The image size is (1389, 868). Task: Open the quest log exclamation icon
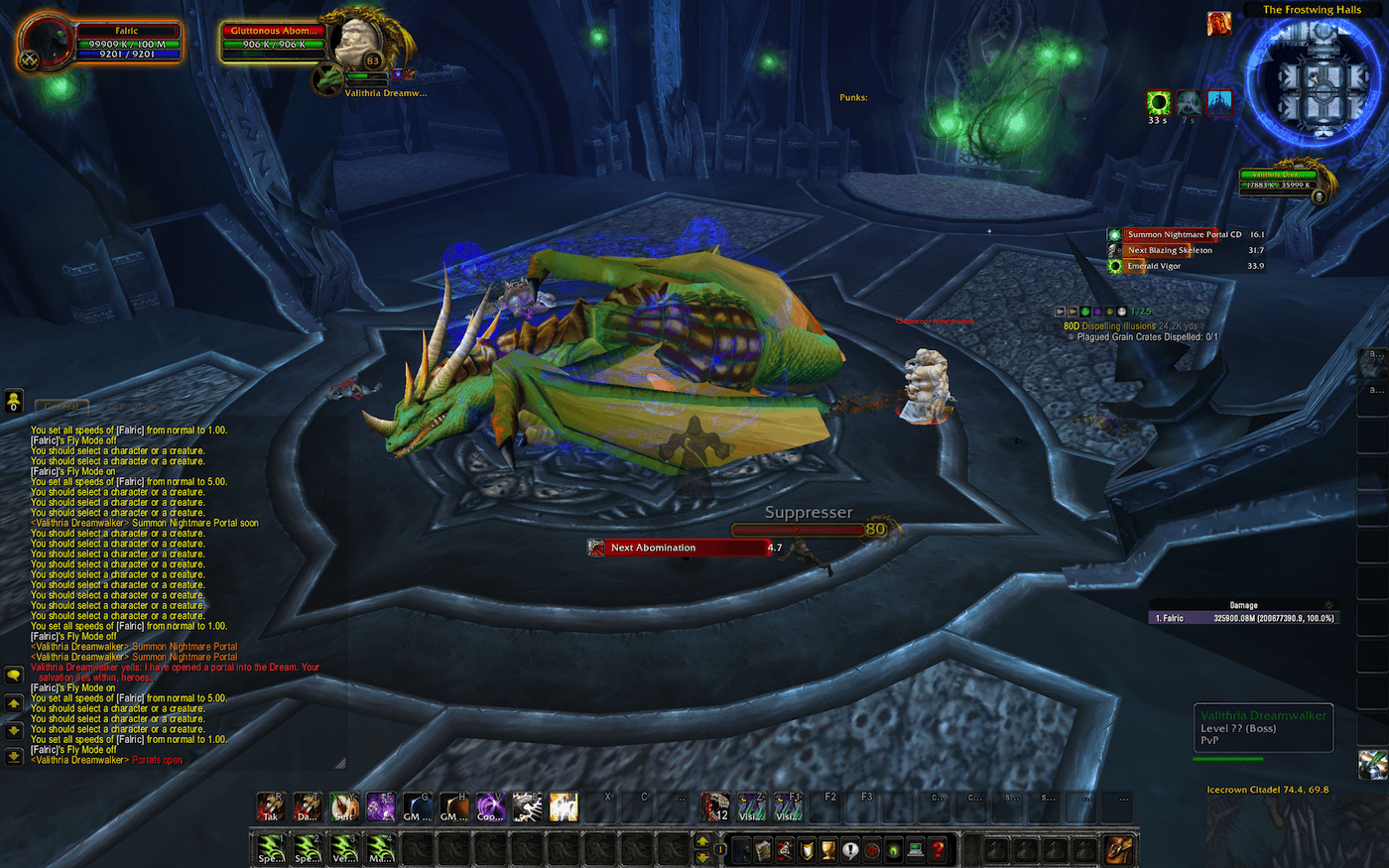[x=850, y=850]
